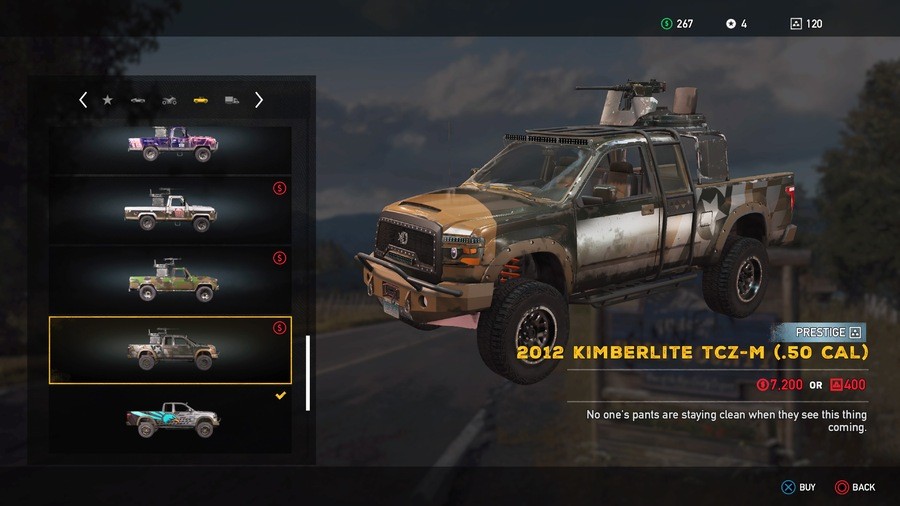Open the star favorites category tab
This screenshot has height=506, width=900.
(x=107, y=100)
